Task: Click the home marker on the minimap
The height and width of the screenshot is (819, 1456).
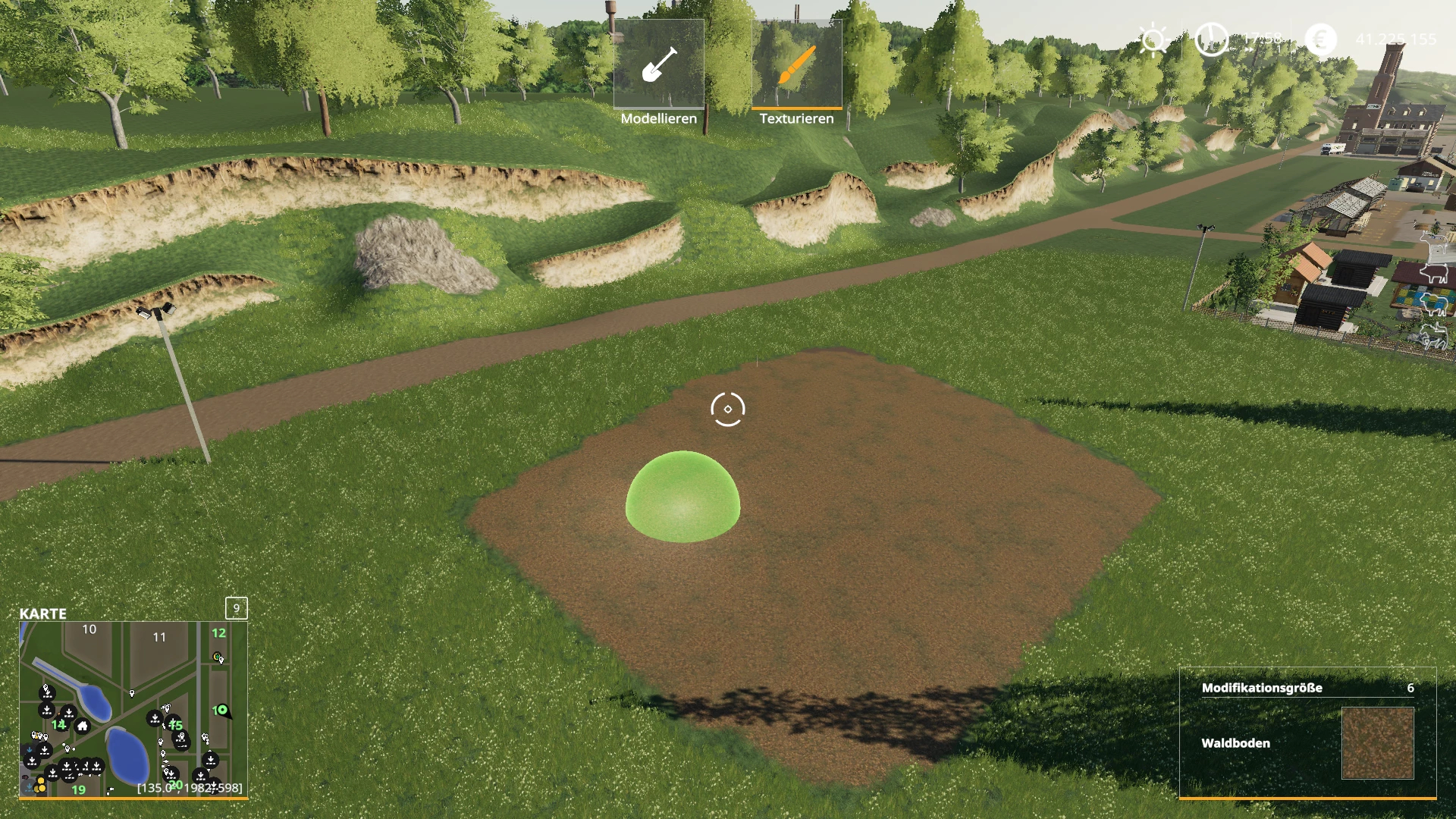Action: pos(83,726)
